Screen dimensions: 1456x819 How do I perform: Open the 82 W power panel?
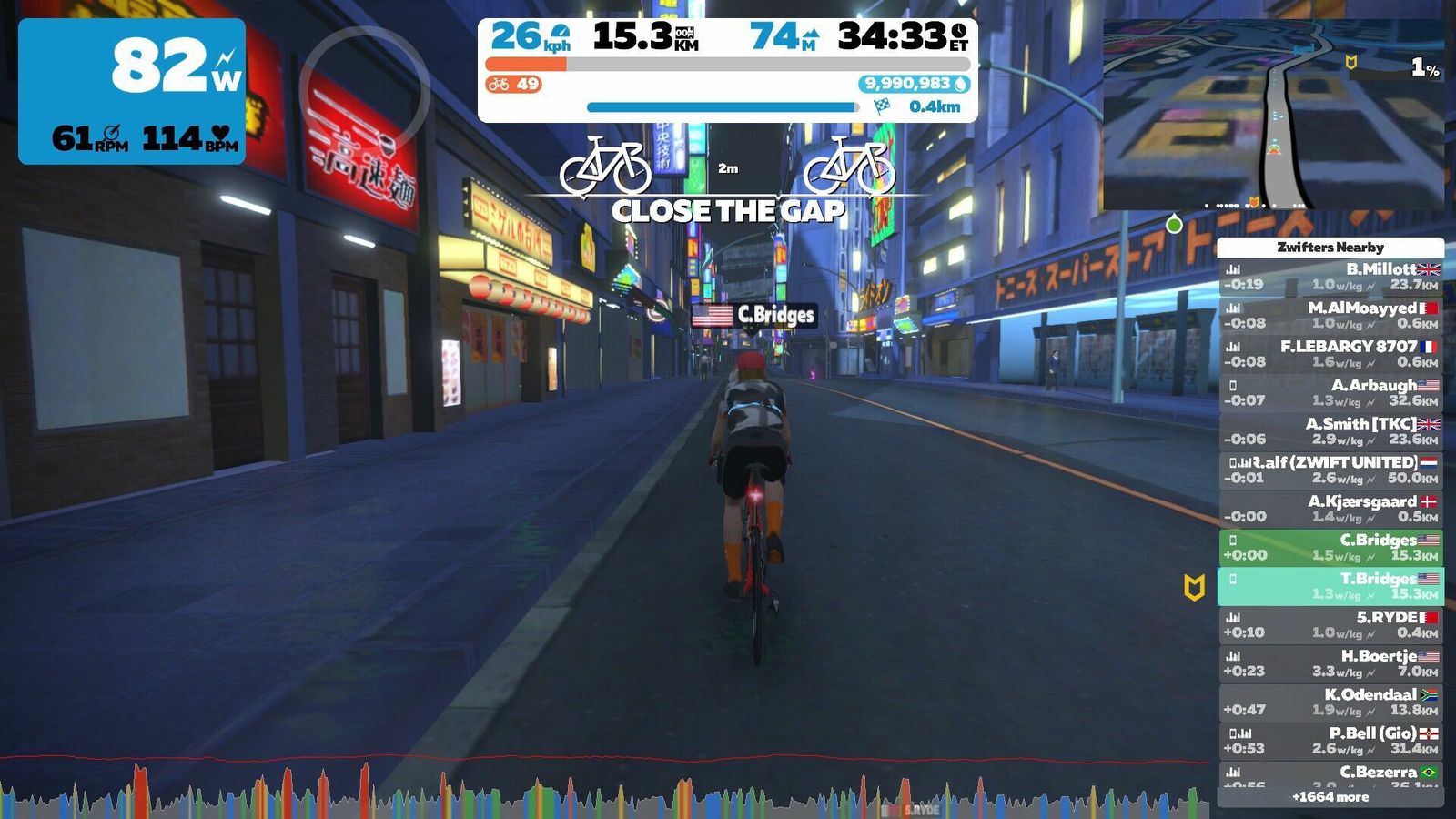click(x=132, y=91)
